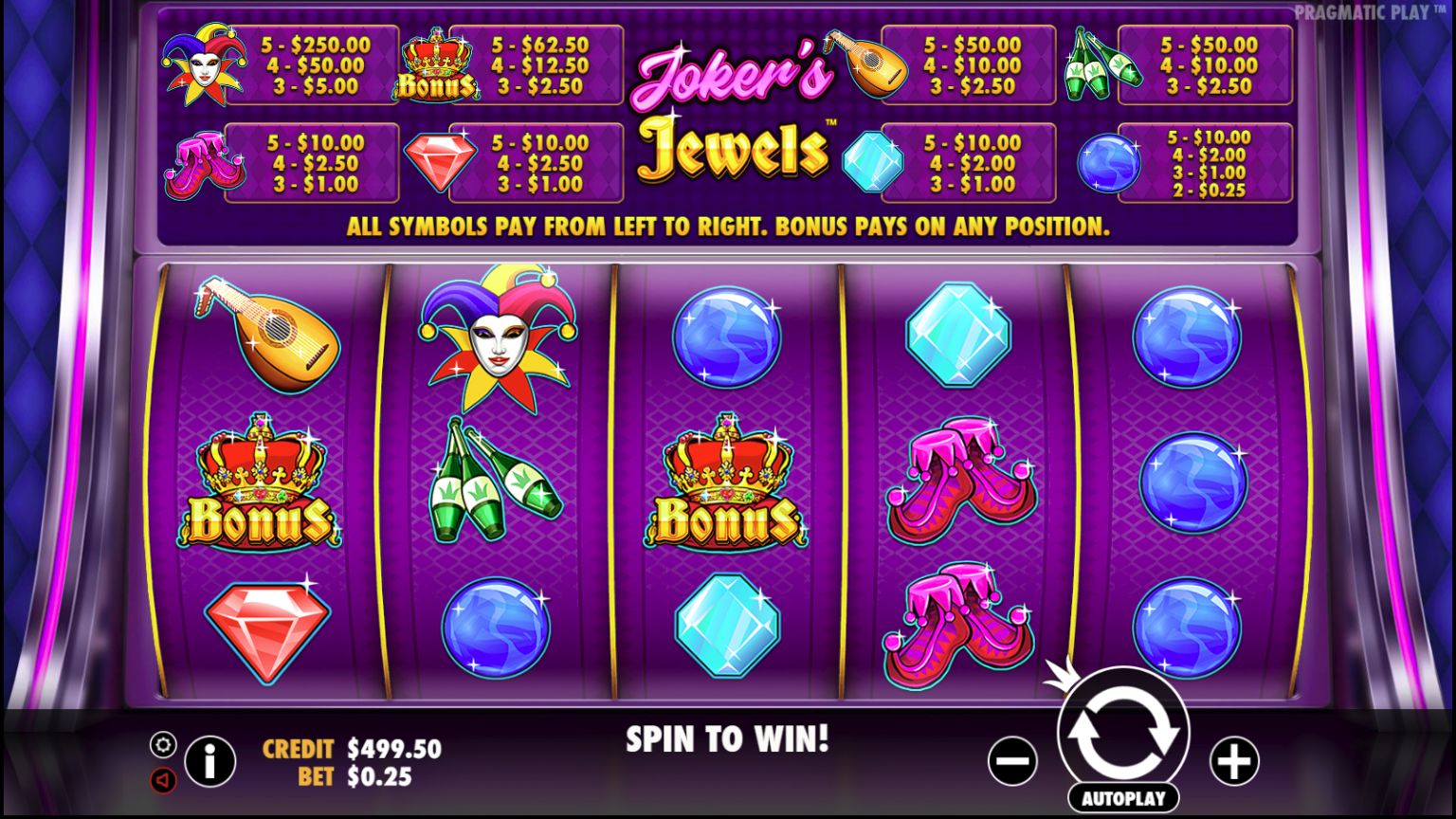Click the Bonus crown on the middle reel
The height and width of the screenshot is (819, 1456).
coord(726,483)
